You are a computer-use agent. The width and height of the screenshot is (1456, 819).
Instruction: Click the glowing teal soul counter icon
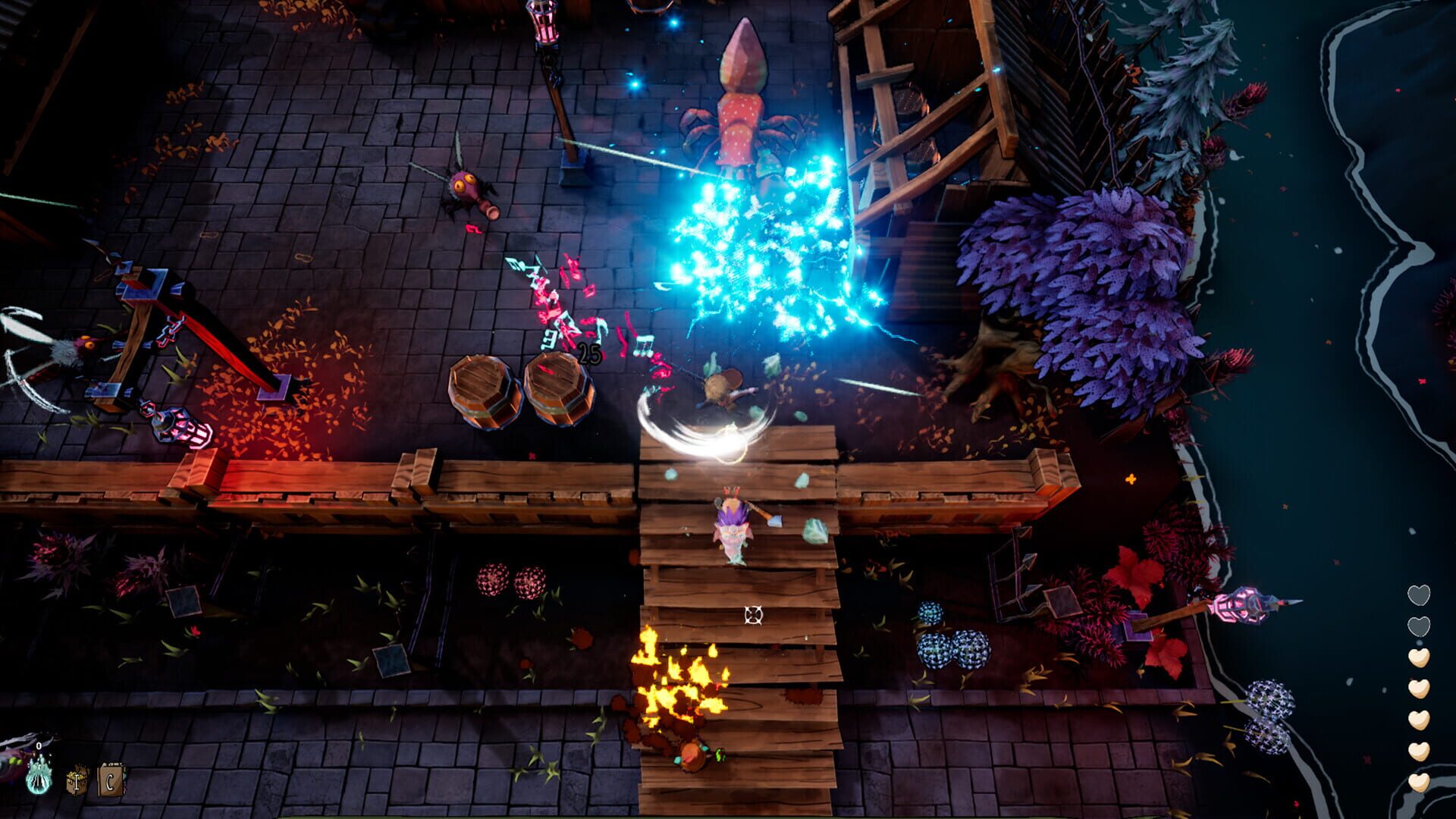39,776
